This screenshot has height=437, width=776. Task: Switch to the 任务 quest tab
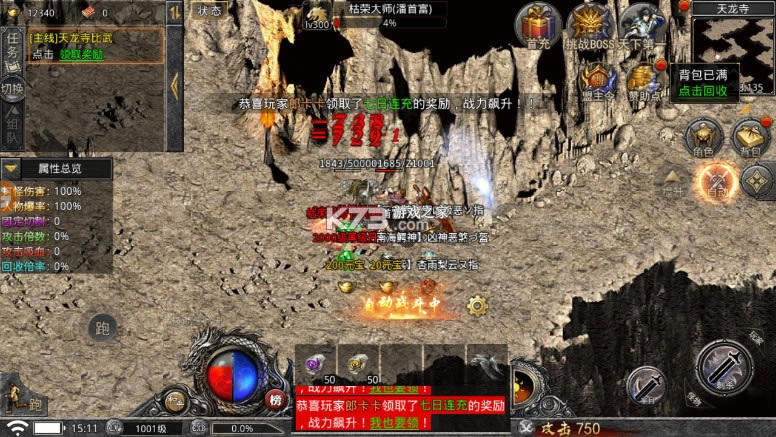click(12, 44)
